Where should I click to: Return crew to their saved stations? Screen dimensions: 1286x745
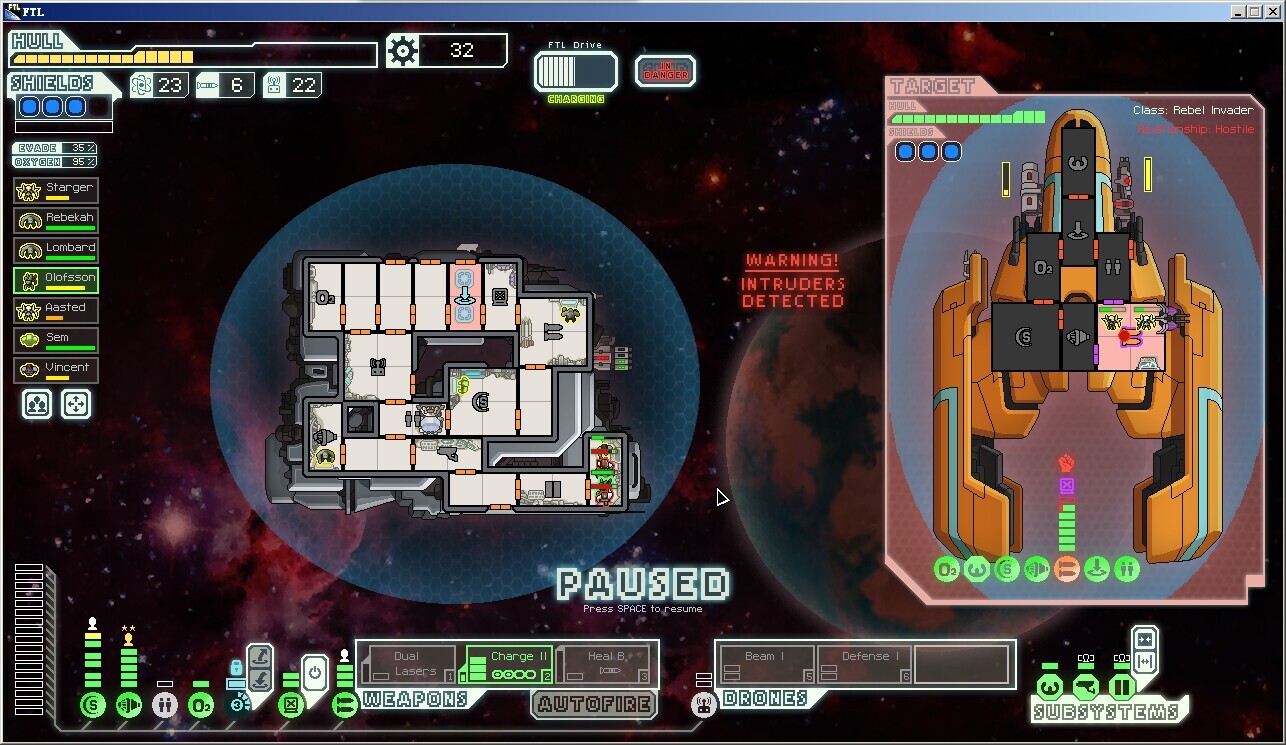coord(76,404)
